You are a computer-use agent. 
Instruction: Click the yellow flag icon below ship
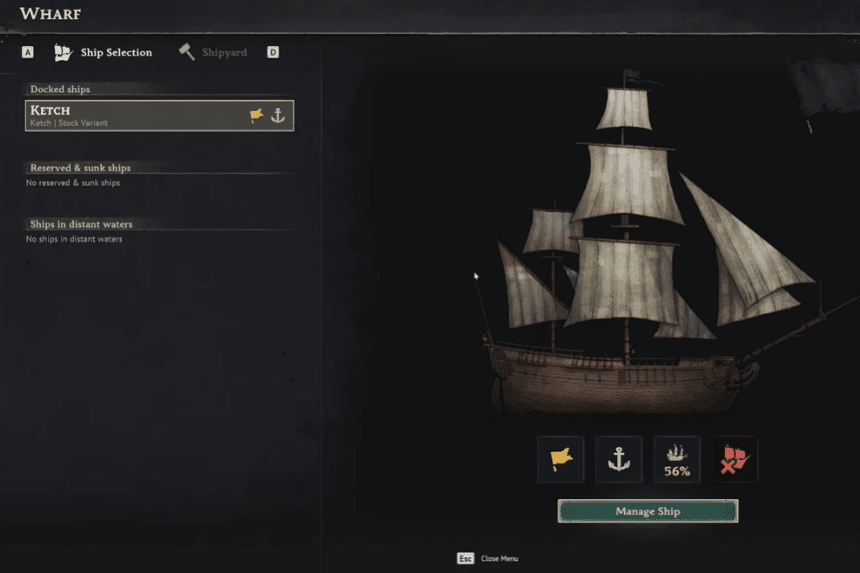[x=561, y=459]
